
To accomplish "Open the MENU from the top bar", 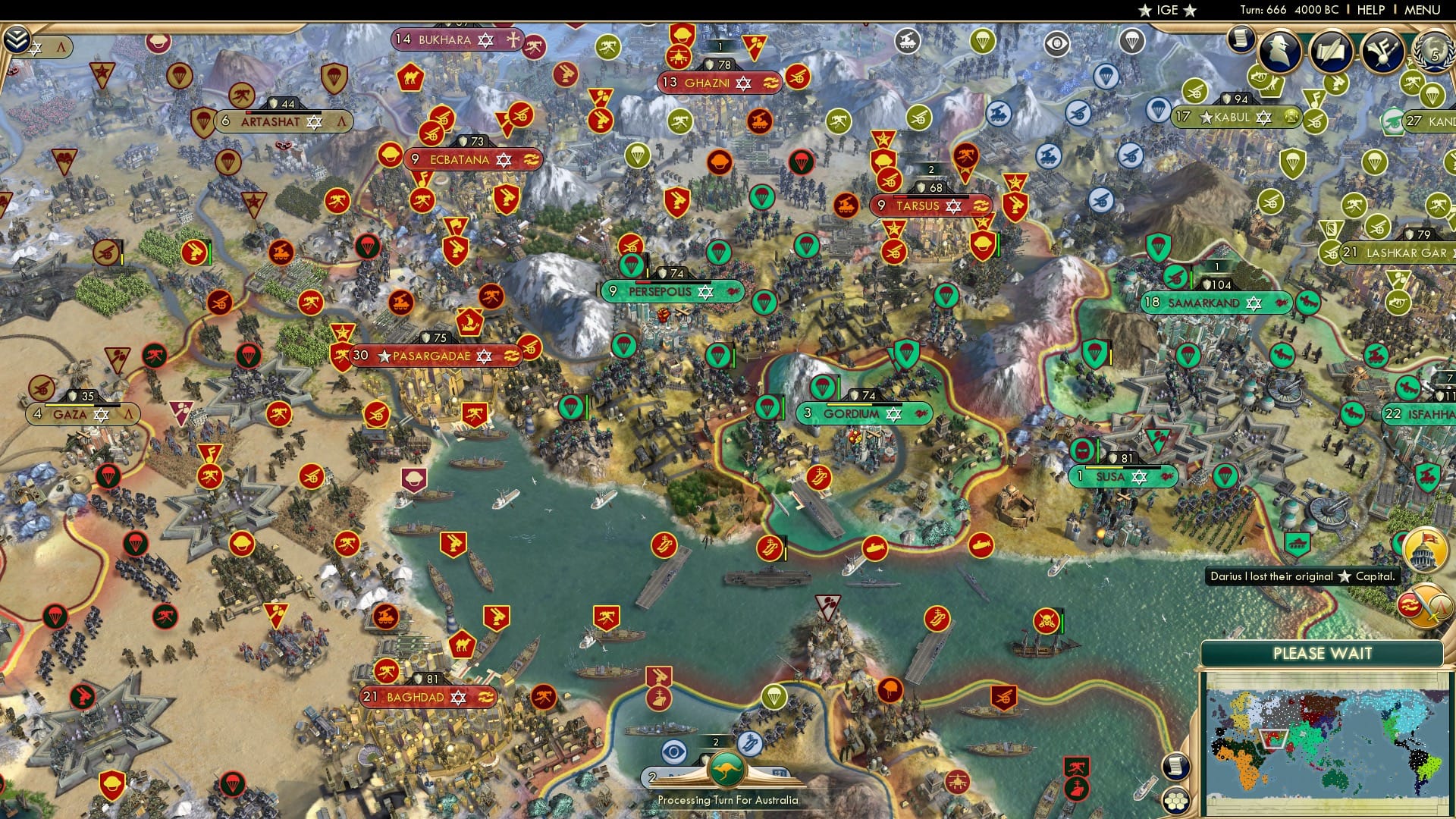I will click(1423, 11).
